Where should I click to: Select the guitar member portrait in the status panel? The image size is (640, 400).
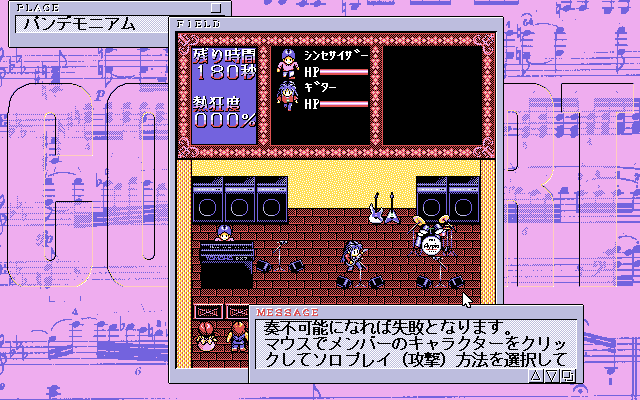coord(287,96)
